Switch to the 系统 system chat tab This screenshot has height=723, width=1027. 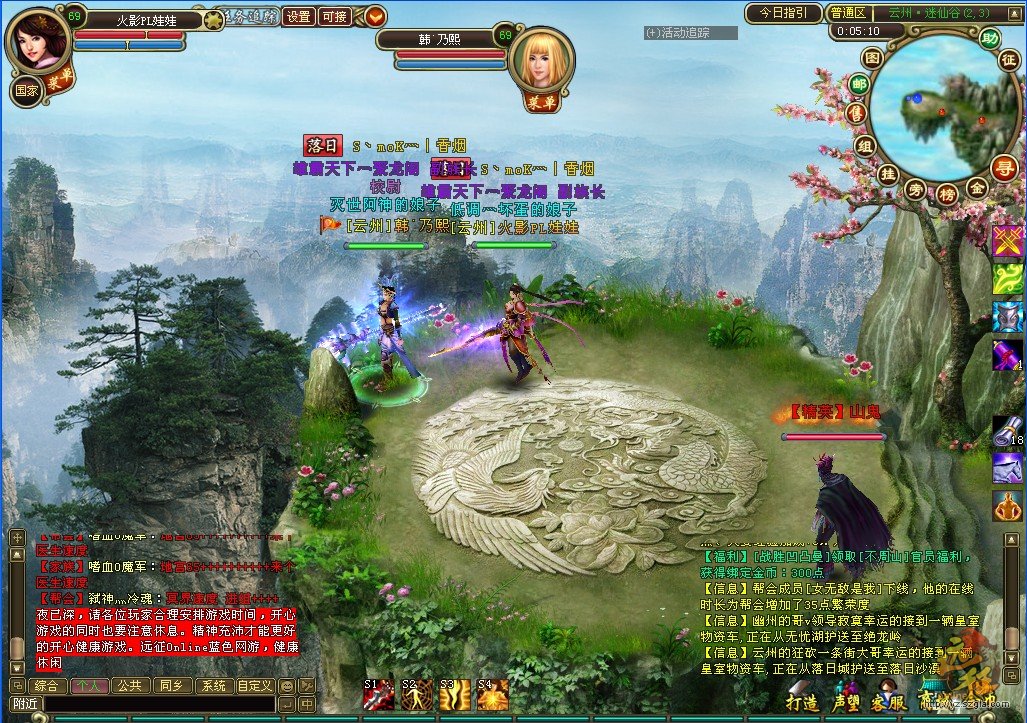click(x=212, y=686)
